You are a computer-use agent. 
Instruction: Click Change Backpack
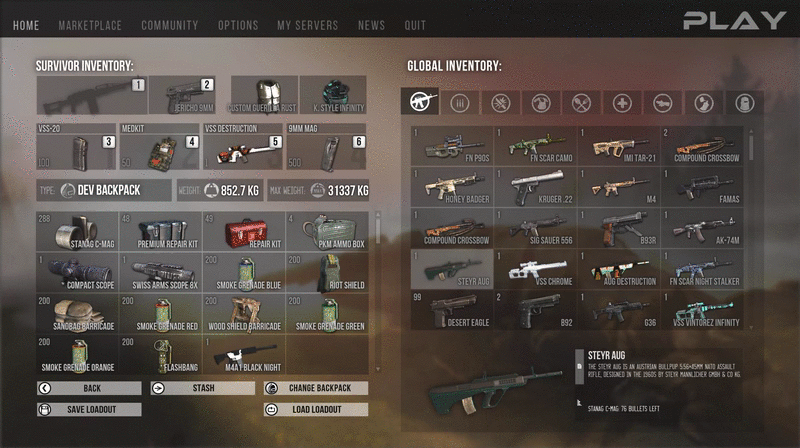(x=316, y=388)
